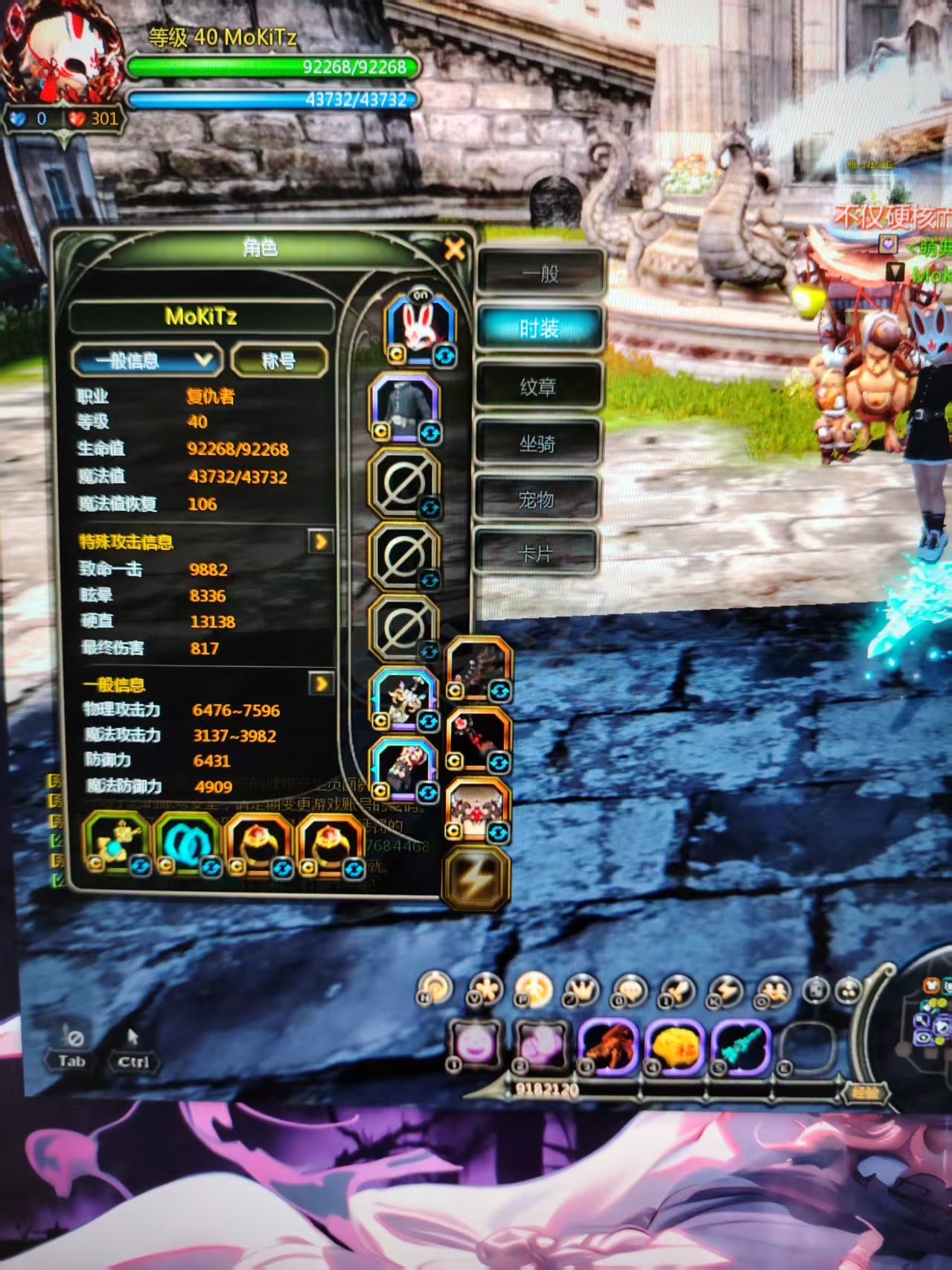This screenshot has width=952, height=1270.
Task: Switch to the 一般 equipment tab
Action: point(539,273)
